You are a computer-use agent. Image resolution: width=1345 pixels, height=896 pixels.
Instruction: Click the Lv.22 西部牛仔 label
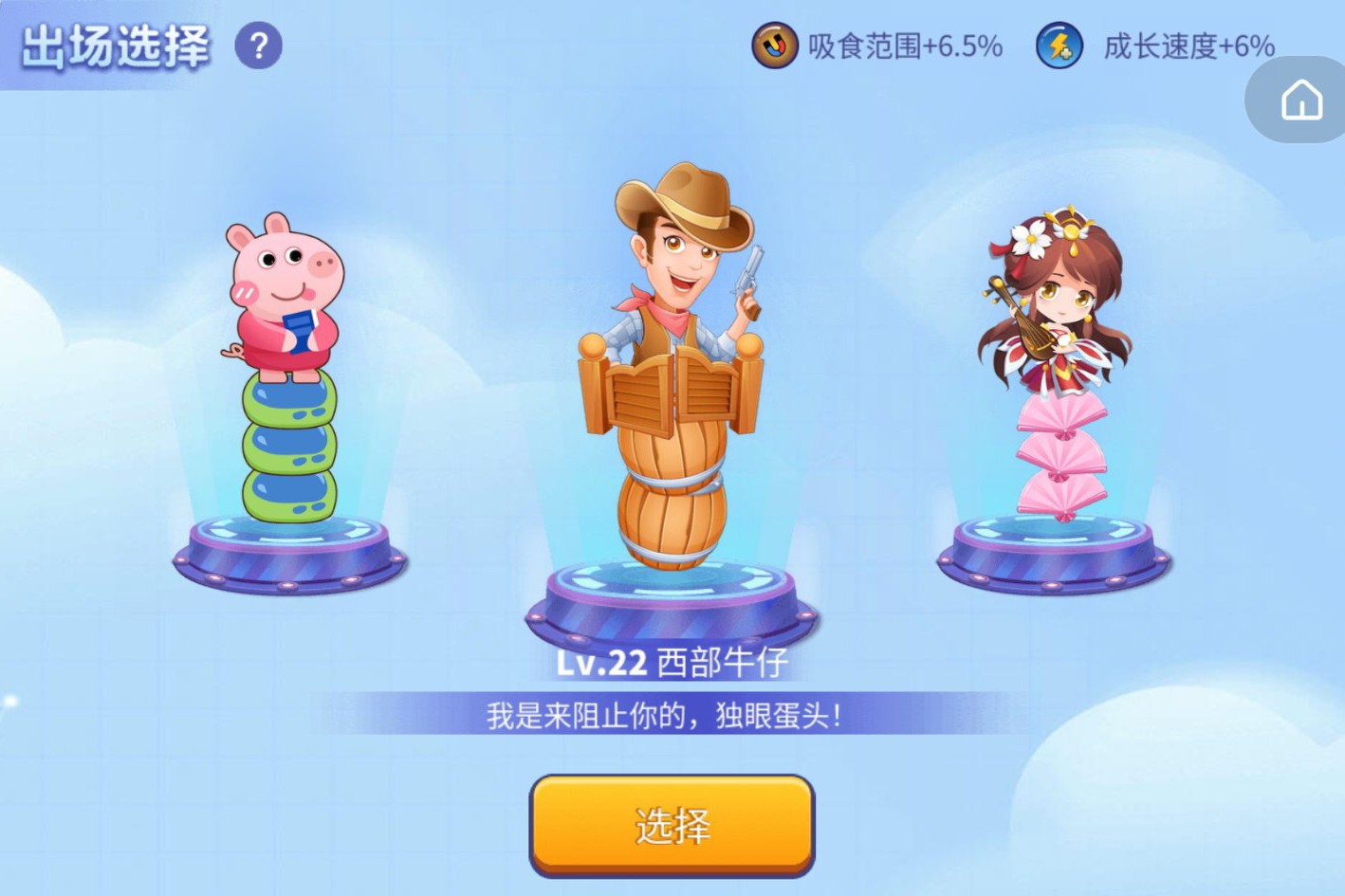point(673,663)
